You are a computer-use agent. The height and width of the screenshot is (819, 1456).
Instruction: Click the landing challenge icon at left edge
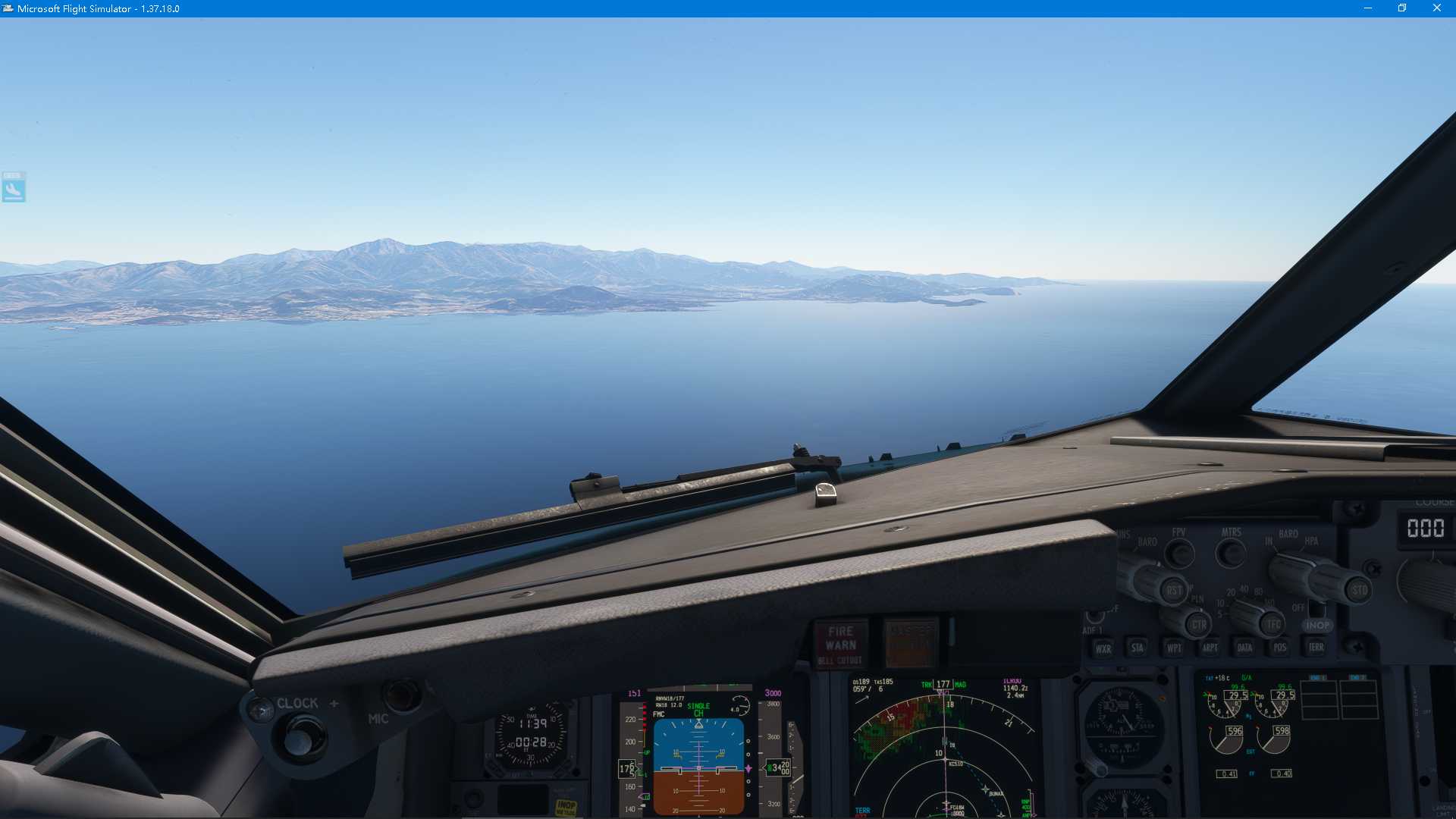(x=15, y=187)
